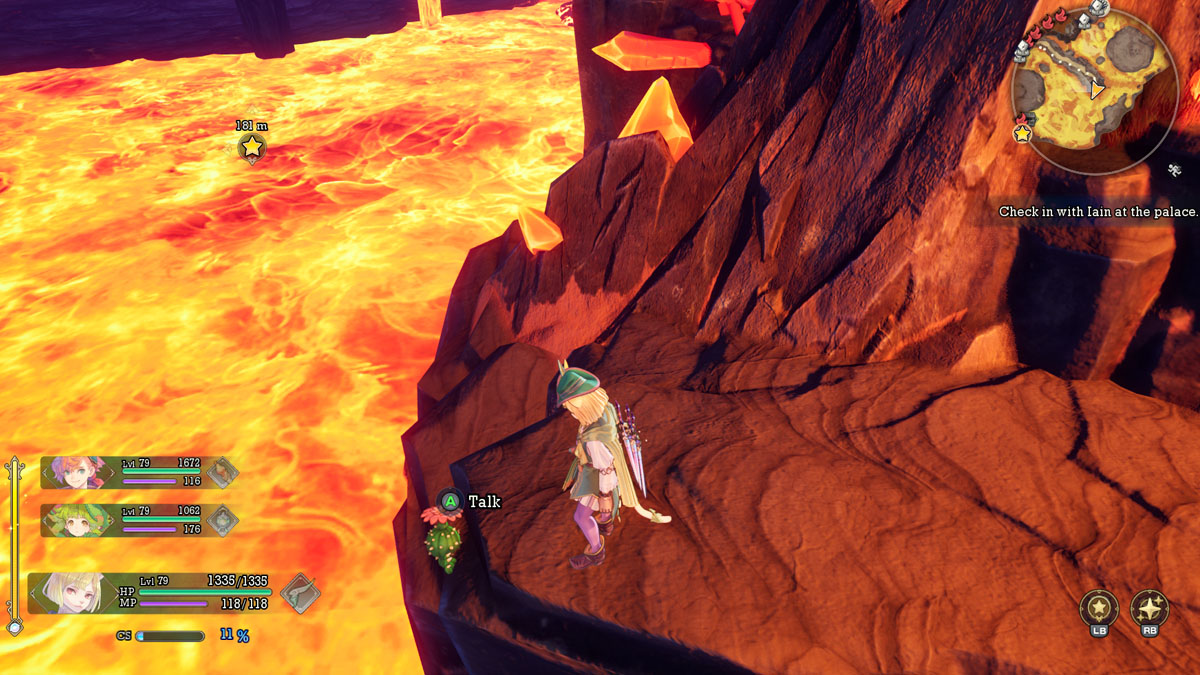This screenshot has width=1200, height=675.
Task: Click the quest objective about Iain
Action: pos(1098,212)
